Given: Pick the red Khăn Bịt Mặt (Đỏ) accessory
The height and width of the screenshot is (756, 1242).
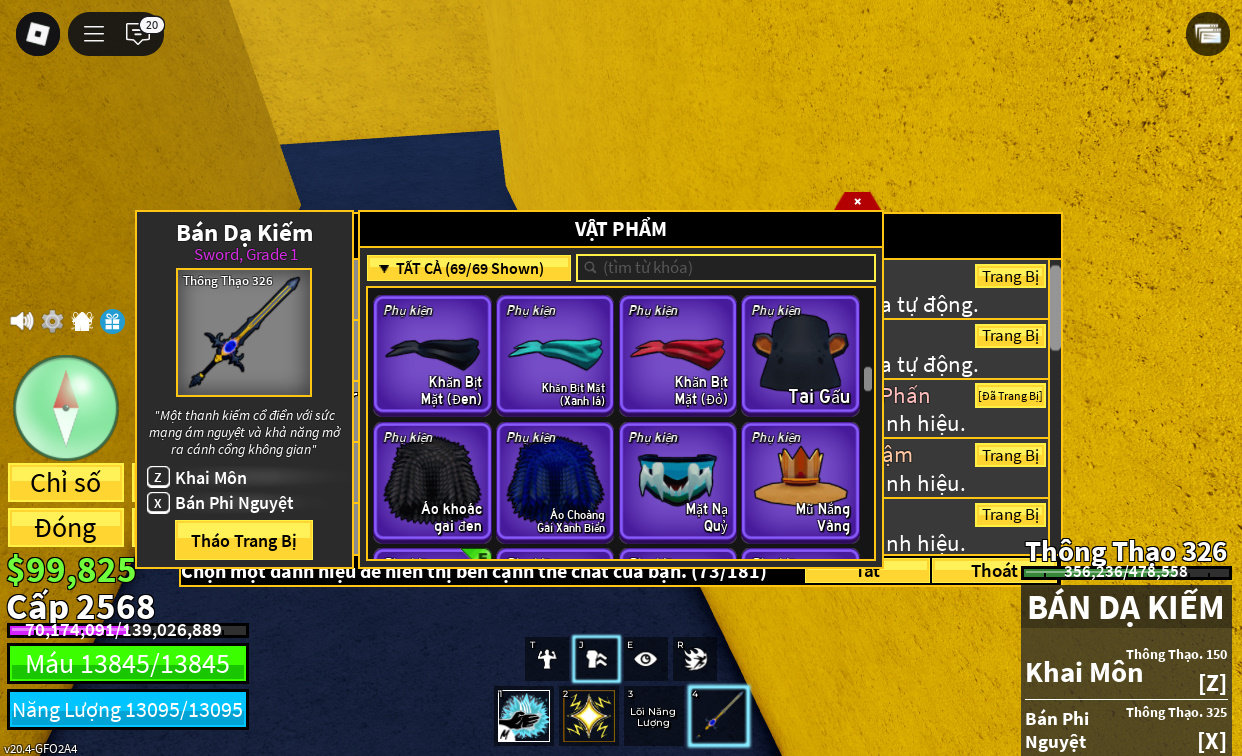Looking at the screenshot, I should [677, 354].
